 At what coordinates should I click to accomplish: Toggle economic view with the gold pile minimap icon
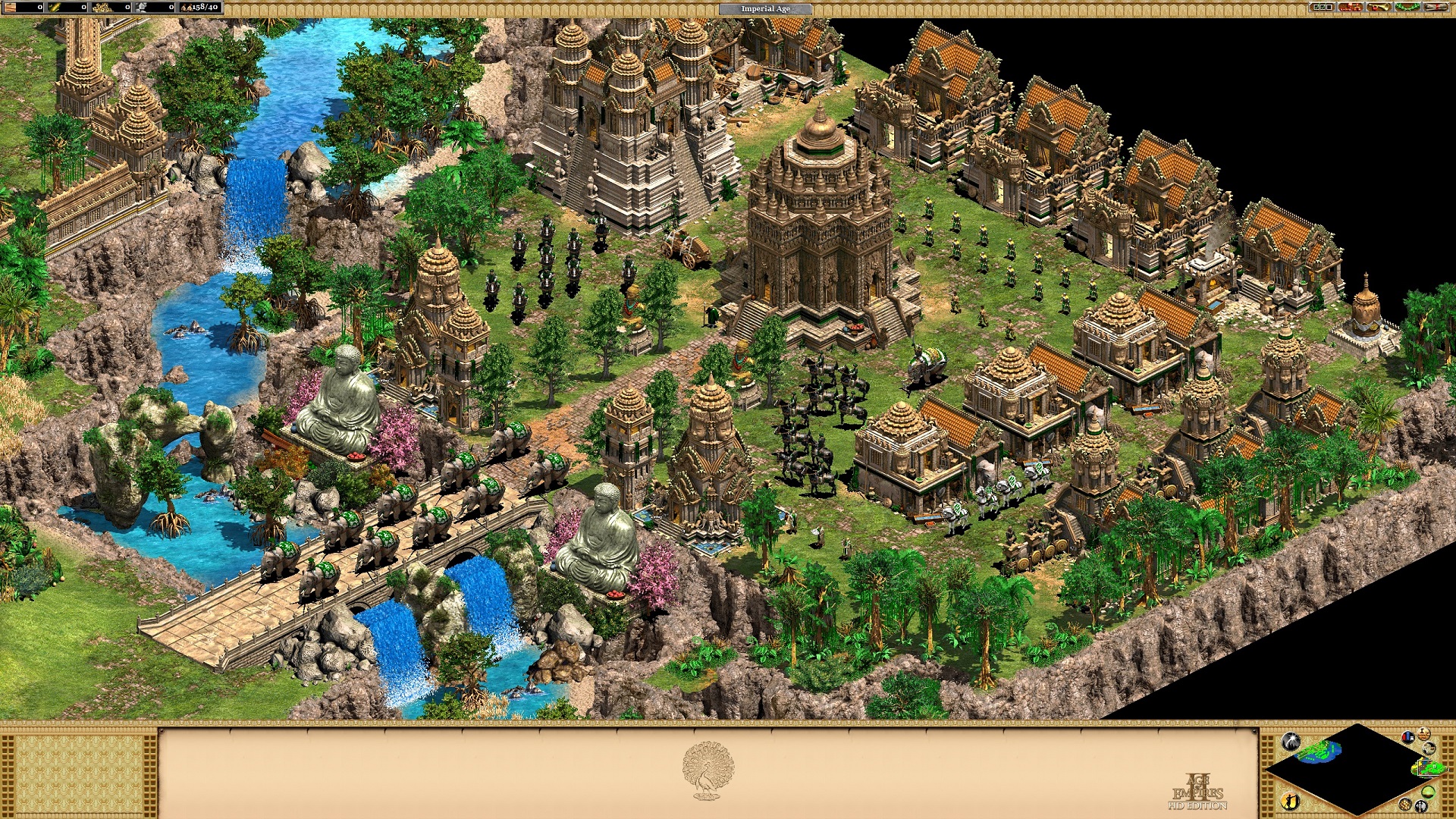(x=1405, y=805)
